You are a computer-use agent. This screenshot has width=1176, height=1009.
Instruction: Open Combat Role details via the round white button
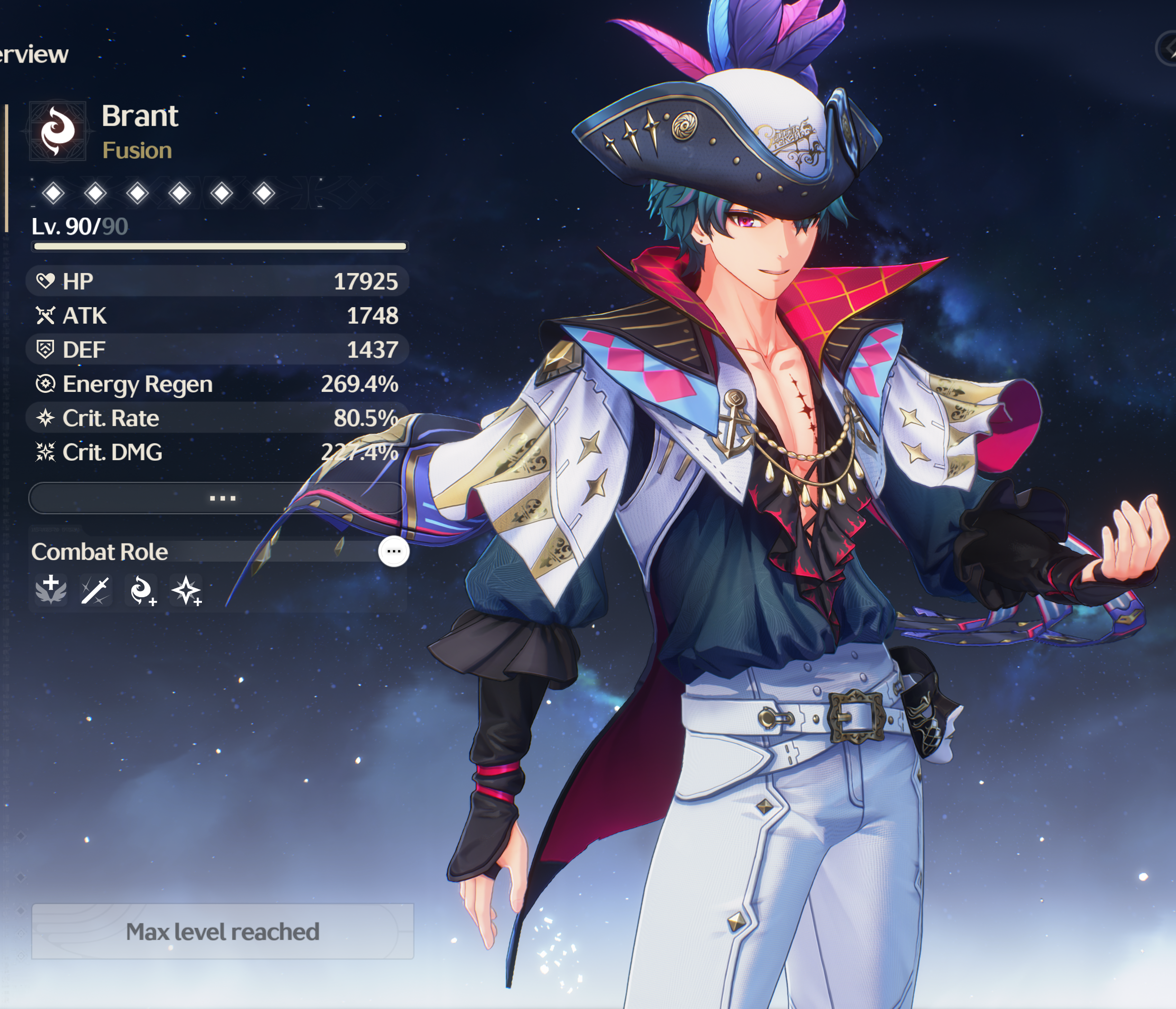393,551
